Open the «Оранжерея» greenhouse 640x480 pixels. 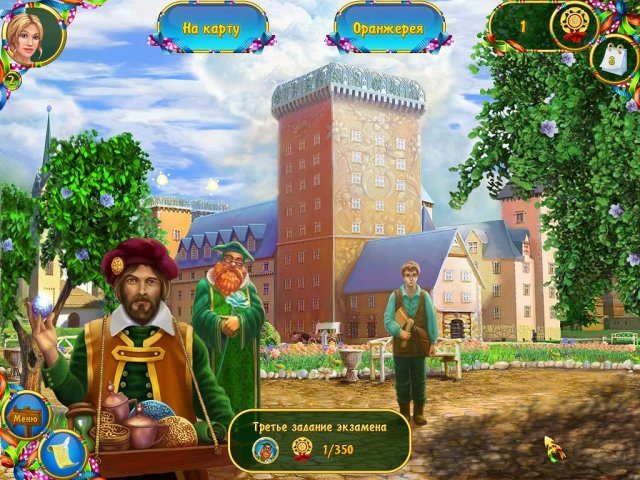[388, 27]
